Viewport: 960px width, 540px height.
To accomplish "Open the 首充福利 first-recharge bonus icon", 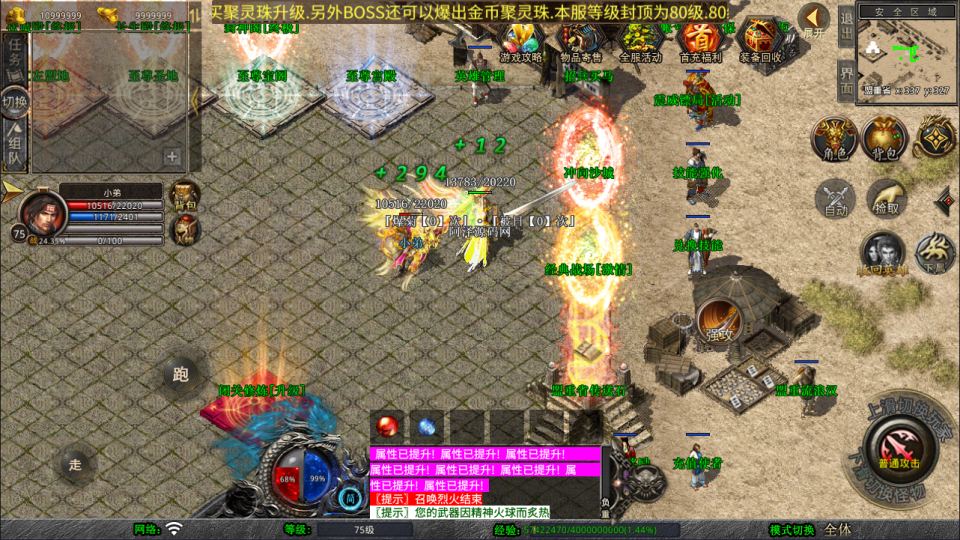I will pyautogui.click(x=700, y=40).
